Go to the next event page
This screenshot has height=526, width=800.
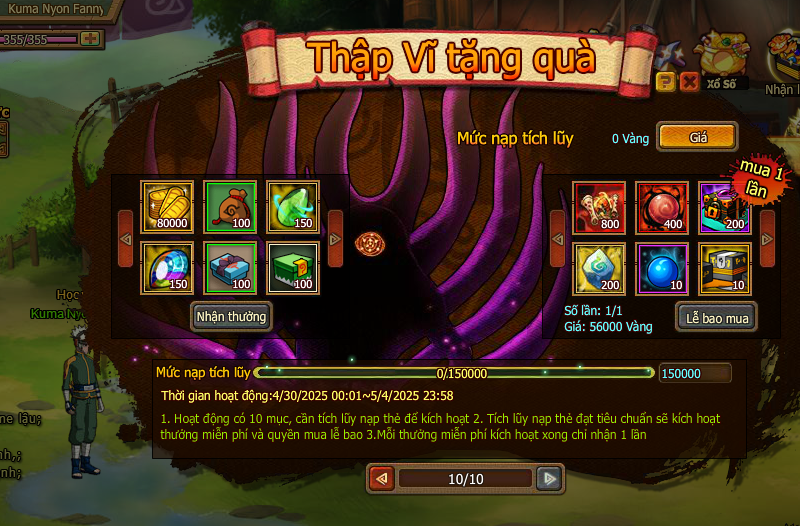pyautogui.click(x=548, y=479)
